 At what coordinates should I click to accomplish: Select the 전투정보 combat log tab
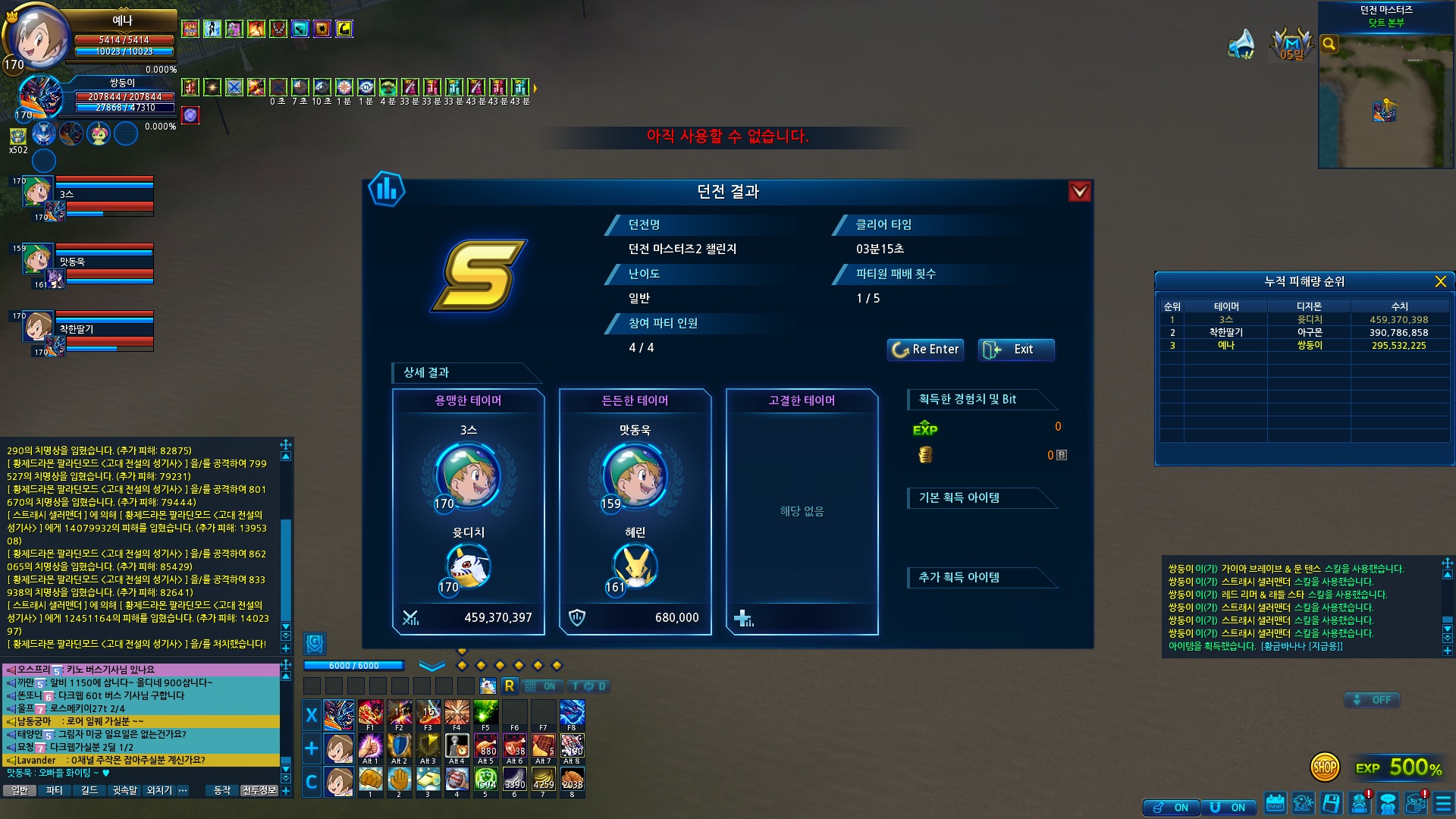click(x=259, y=790)
